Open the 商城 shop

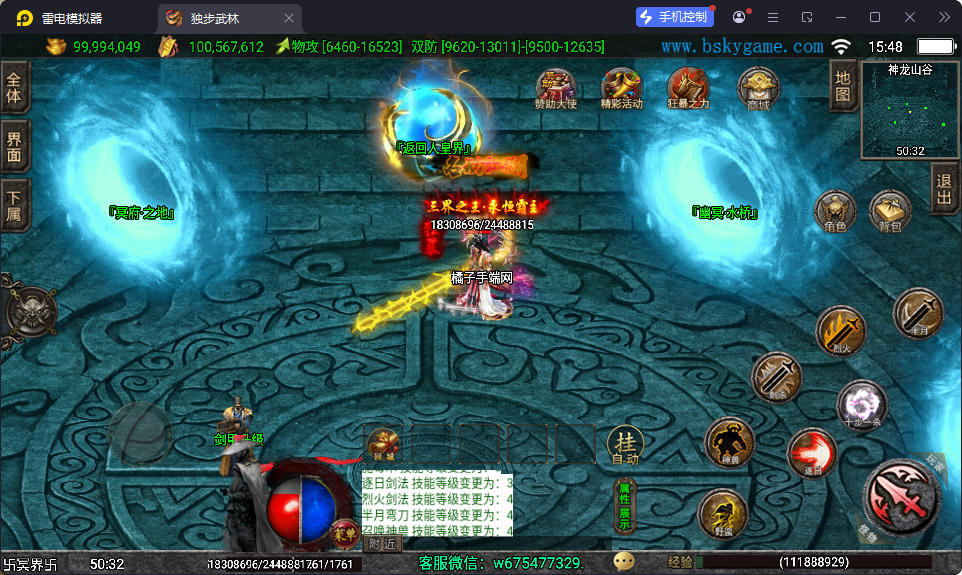tap(758, 87)
